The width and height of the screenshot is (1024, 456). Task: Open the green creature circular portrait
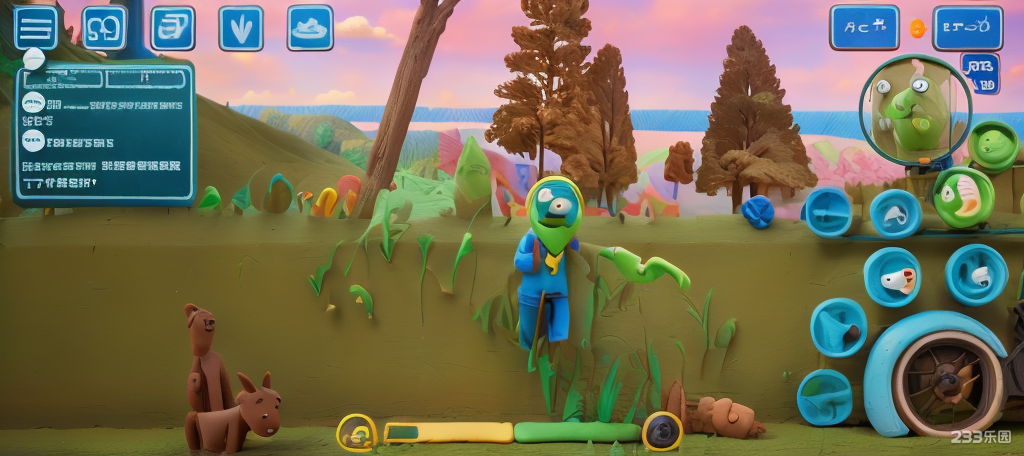point(915,109)
